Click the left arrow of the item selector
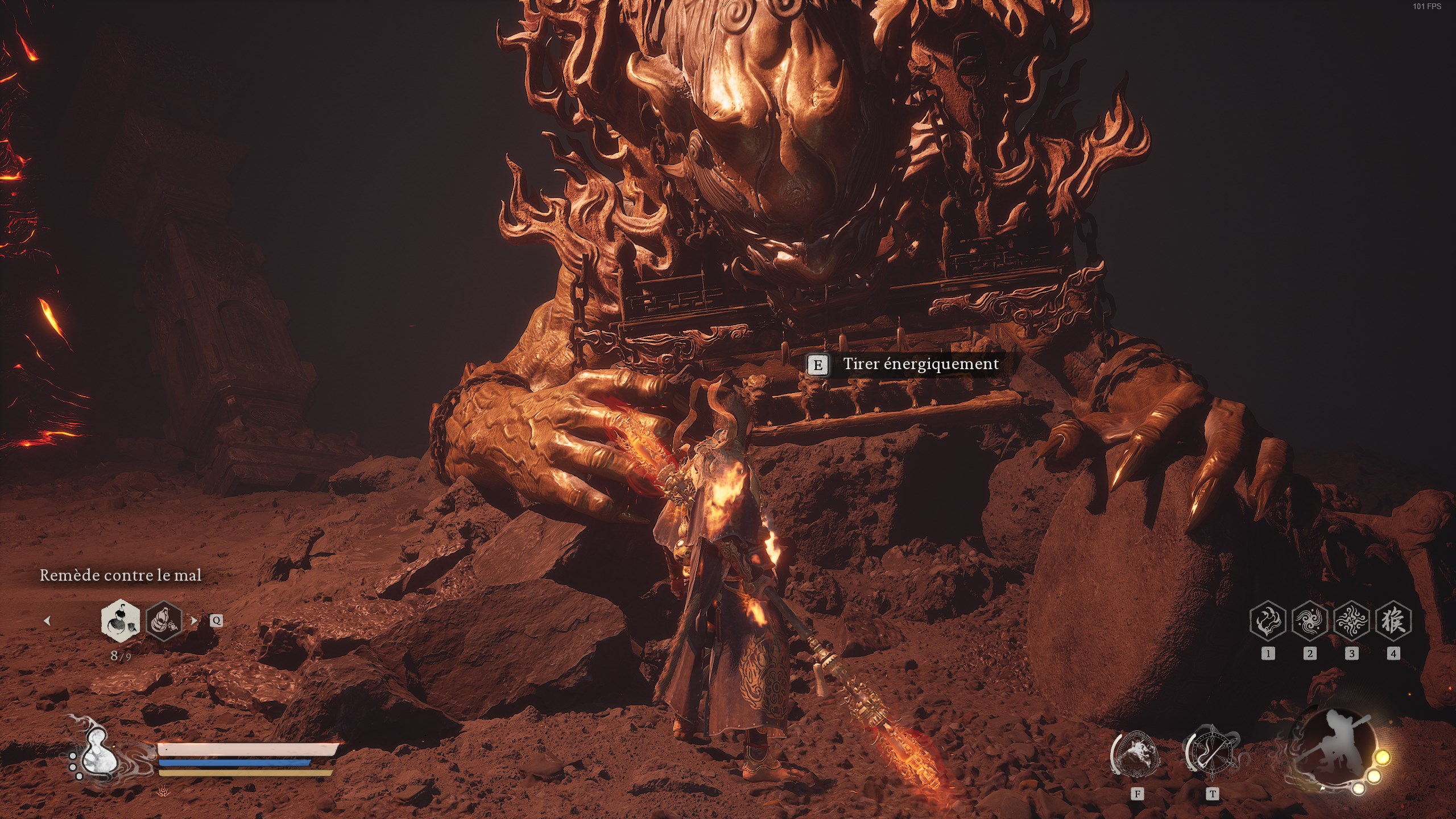The image size is (1456, 819). [47, 621]
